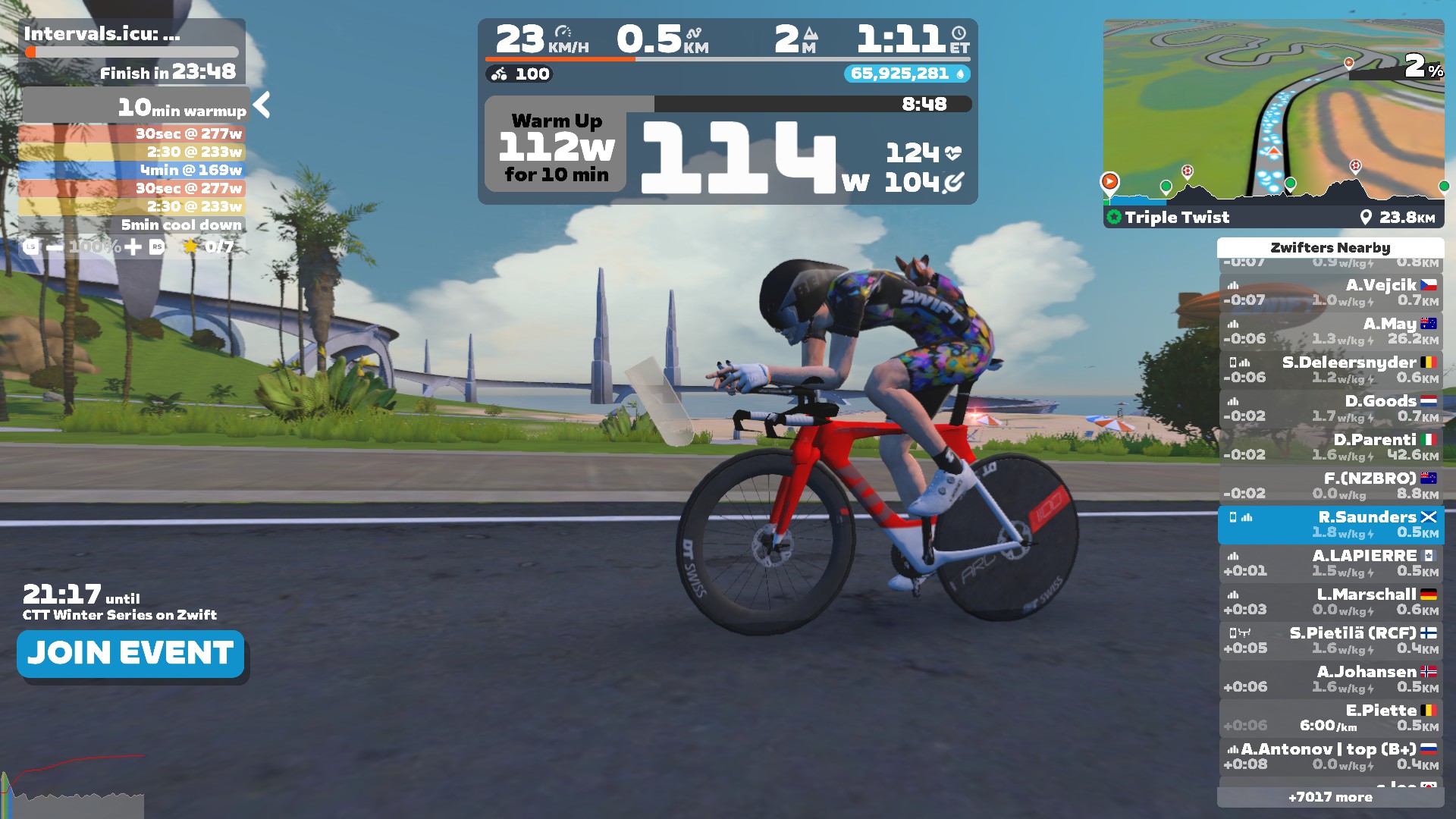Select the Triple Twist route label
The height and width of the screenshot is (819, 1456).
tap(1176, 218)
